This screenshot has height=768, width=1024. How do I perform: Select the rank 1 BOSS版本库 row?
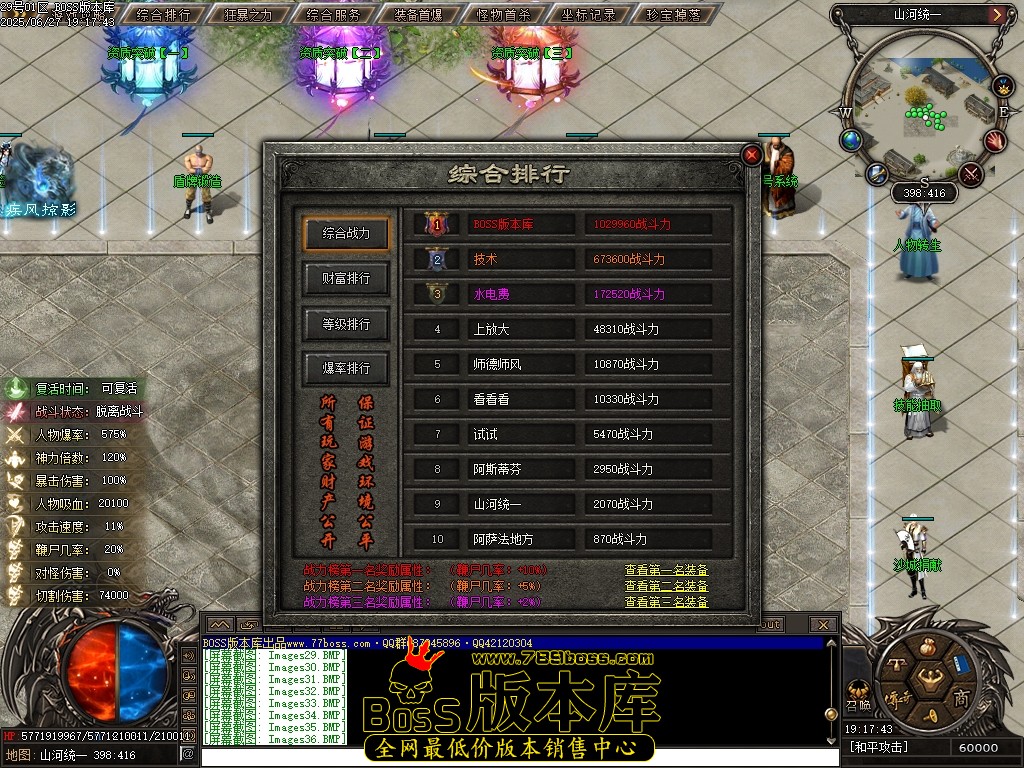pos(568,224)
